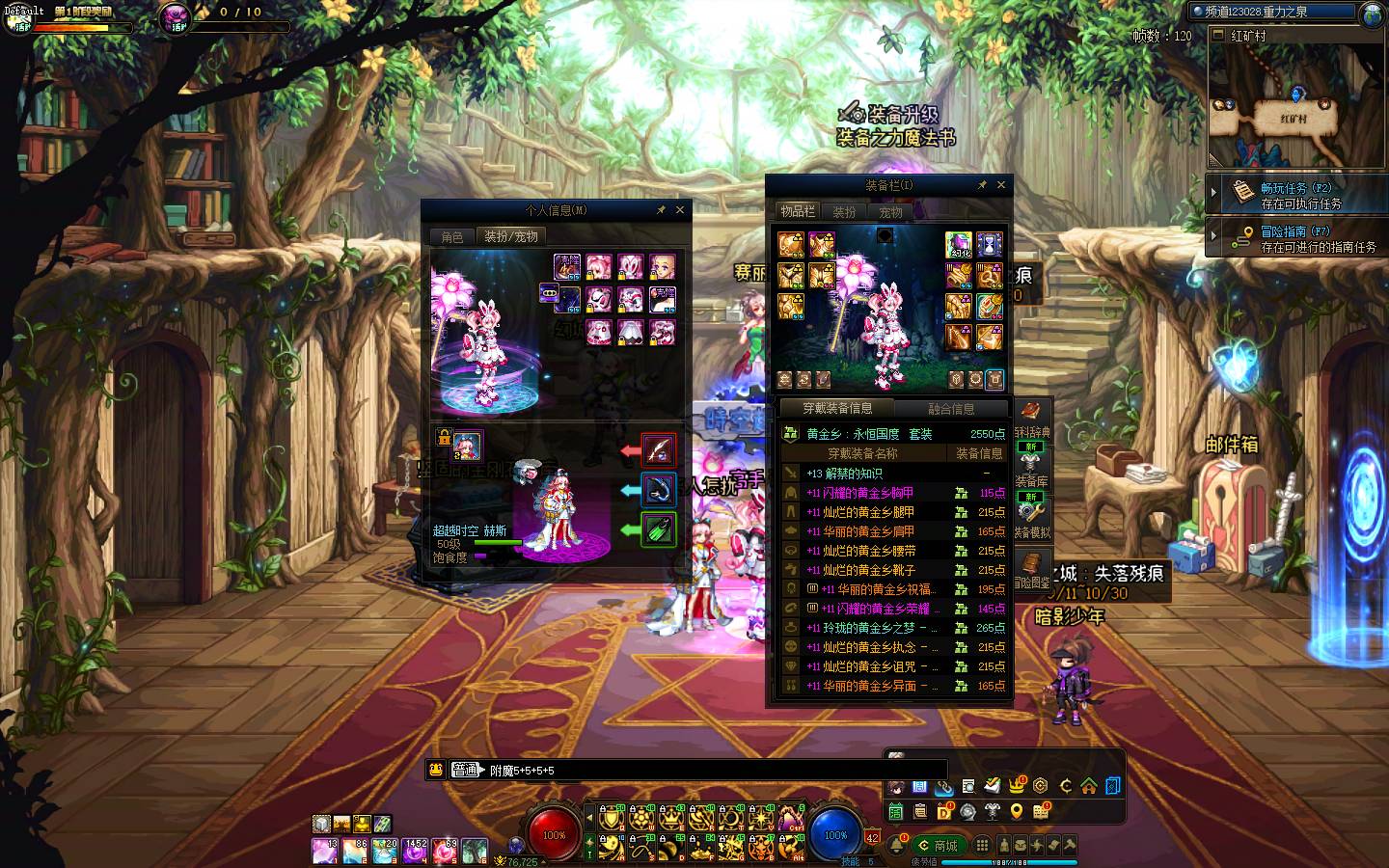1389x868 pixels.
Task: Open the 商城 shop button
Action: [x=939, y=846]
